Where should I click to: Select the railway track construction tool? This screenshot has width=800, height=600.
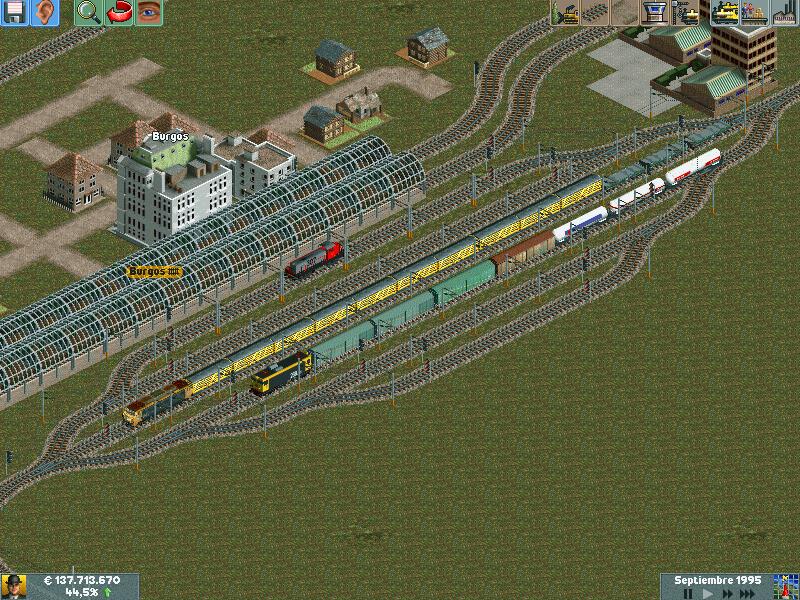[x=596, y=12]
